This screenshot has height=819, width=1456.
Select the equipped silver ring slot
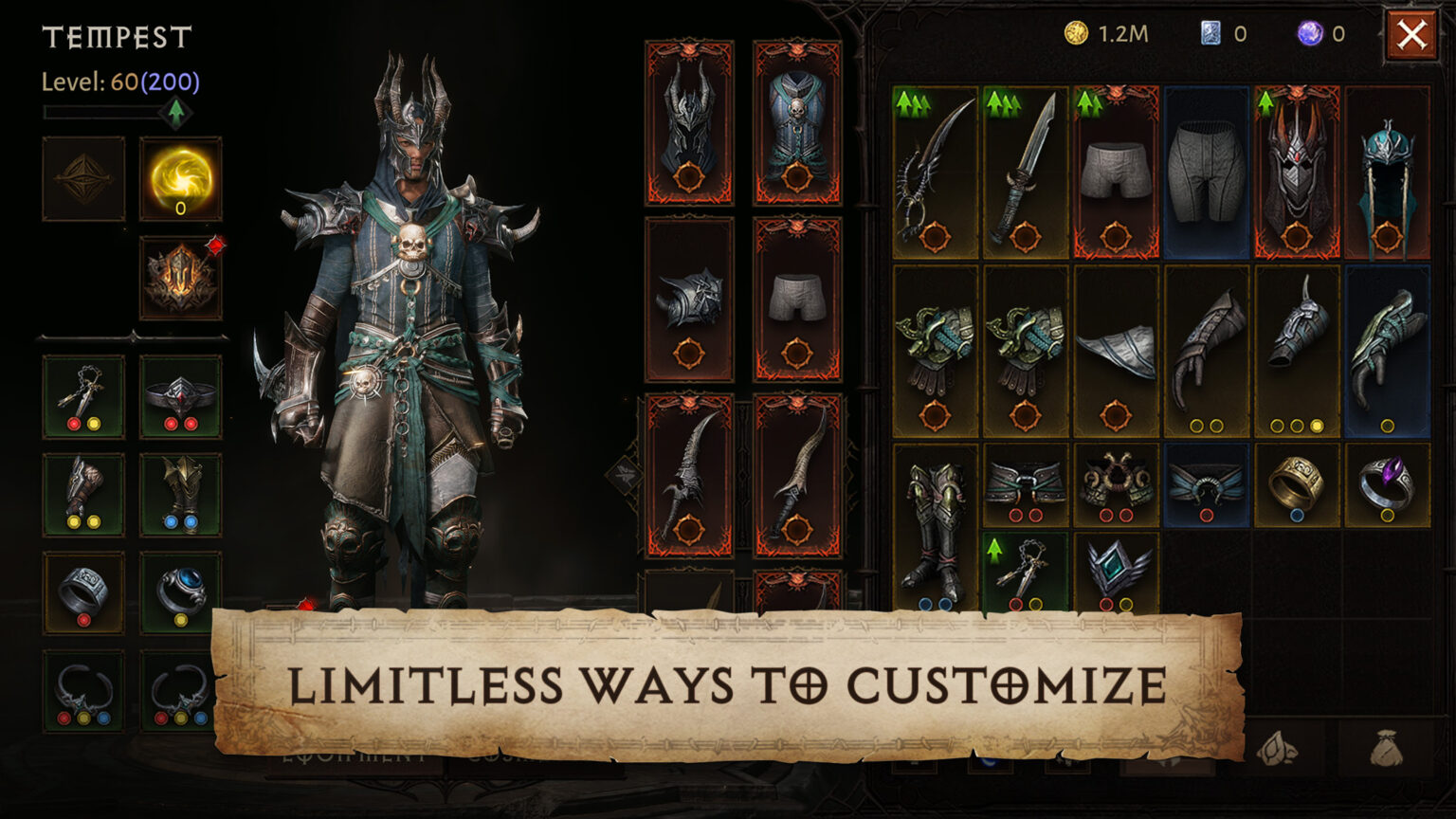click(83, 592)
